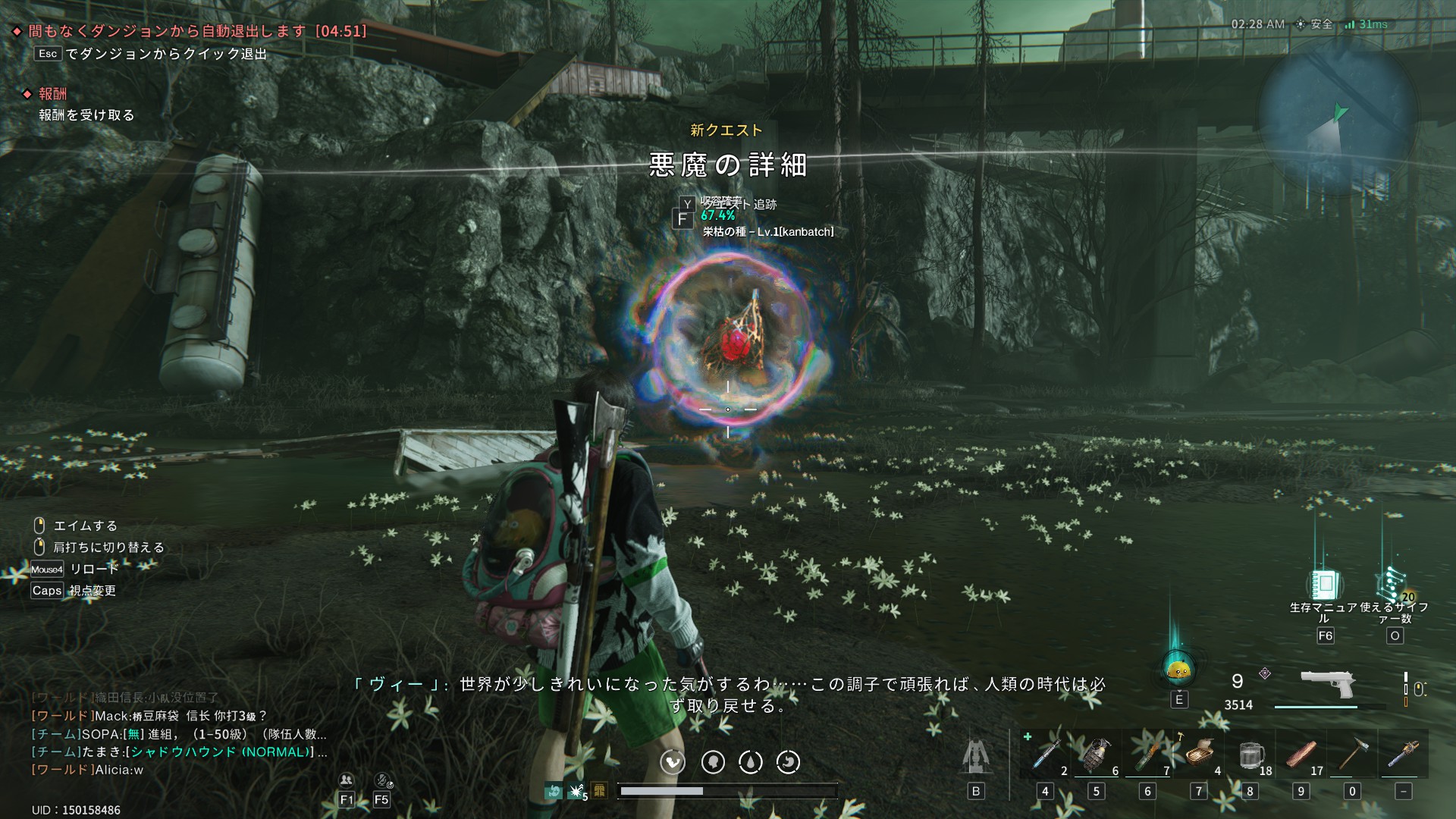Open the chat message log

point(180,733)
